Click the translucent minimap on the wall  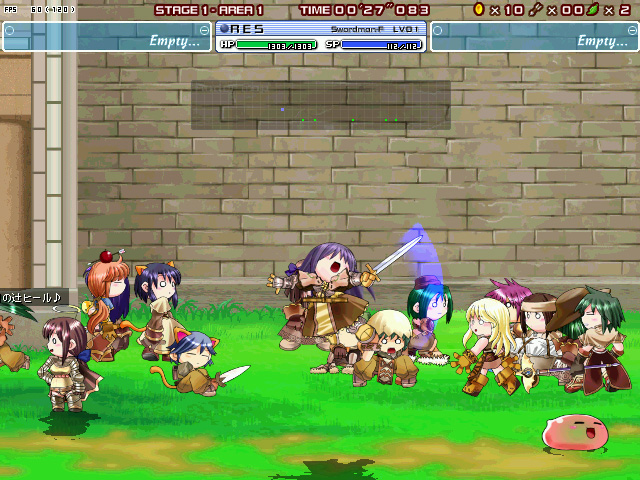click(x=321, y=105)
